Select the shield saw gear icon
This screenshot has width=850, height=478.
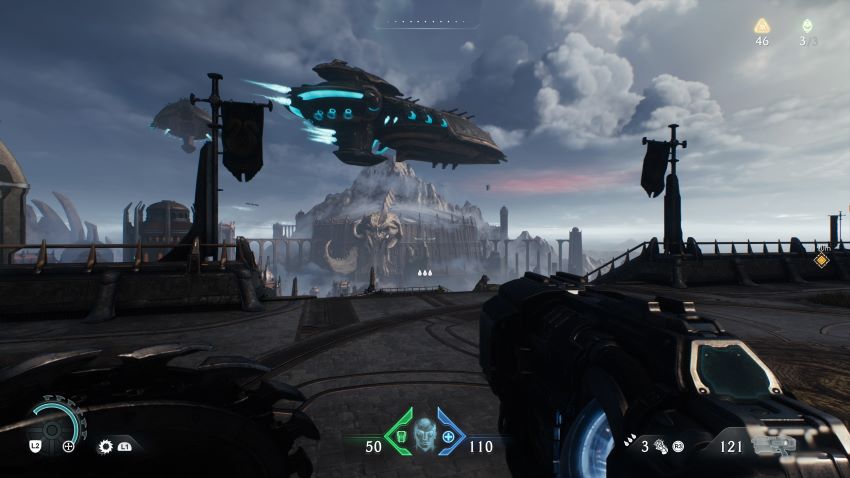click(x=105, y=447)
